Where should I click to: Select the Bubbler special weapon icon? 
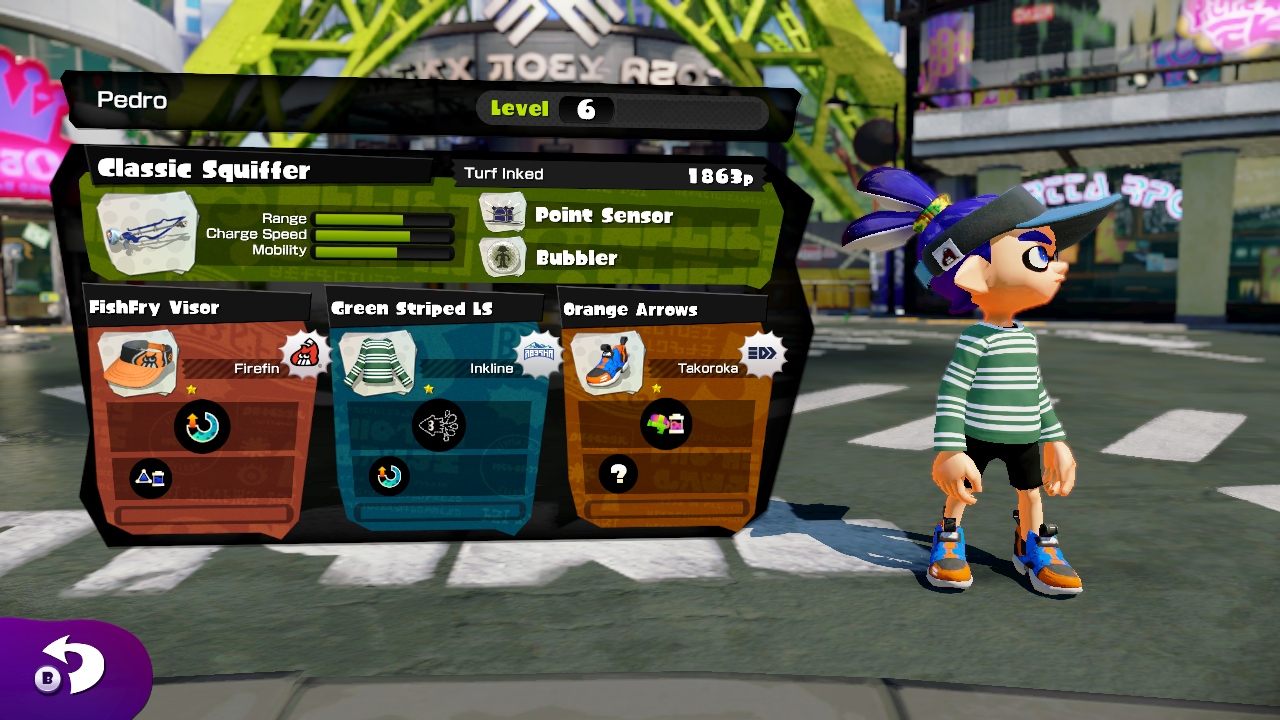pyautogui.click(x=502, y=257)
